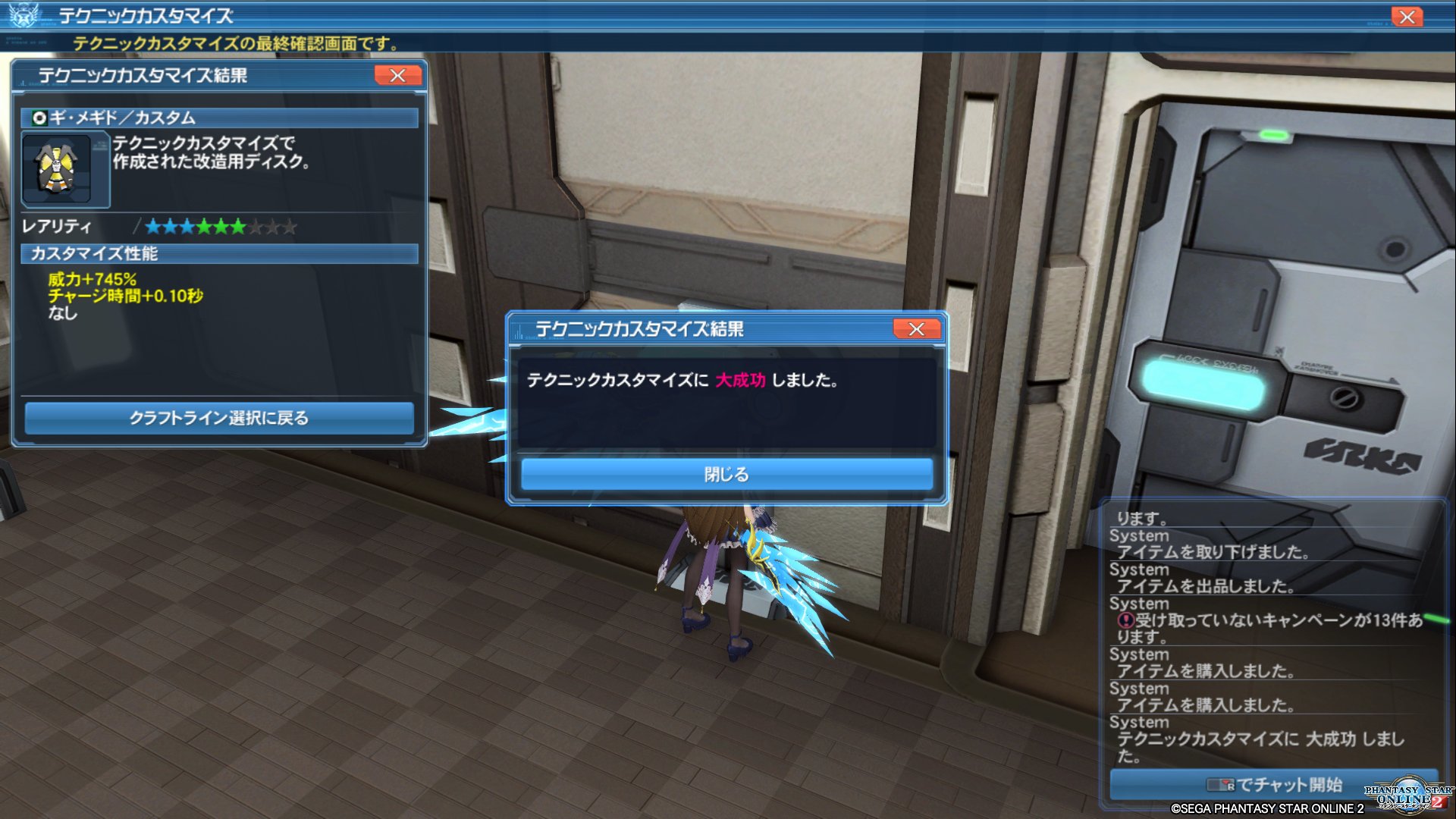Click the rarity star rating row
The width and height of the screenshot is (1456, 819).
click(220, 225)
